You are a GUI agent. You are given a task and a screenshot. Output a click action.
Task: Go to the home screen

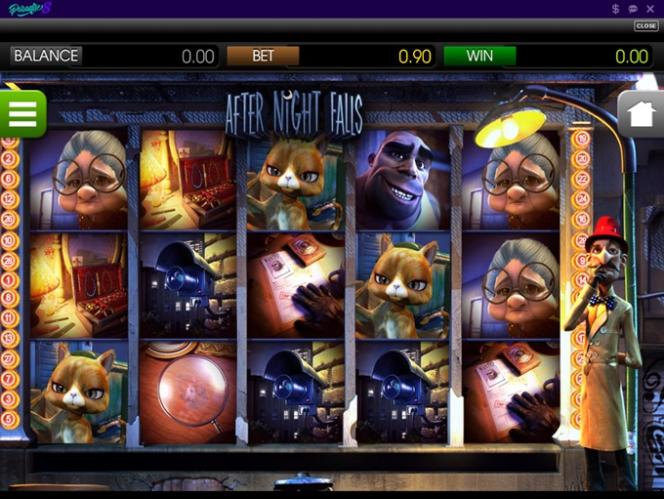click(640, 114)
